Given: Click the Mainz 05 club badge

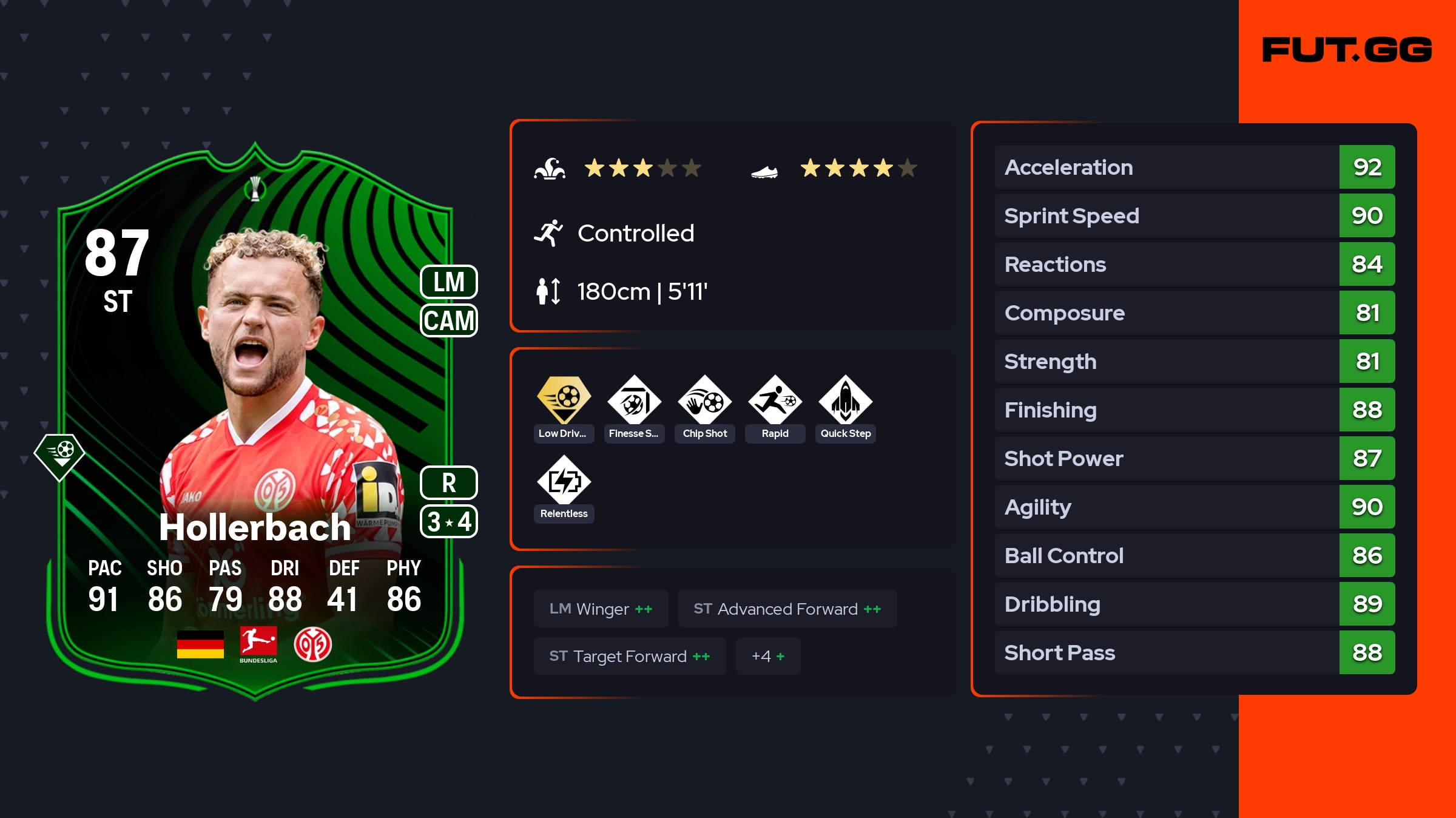Looking at the screenshot, I should 312,644.
